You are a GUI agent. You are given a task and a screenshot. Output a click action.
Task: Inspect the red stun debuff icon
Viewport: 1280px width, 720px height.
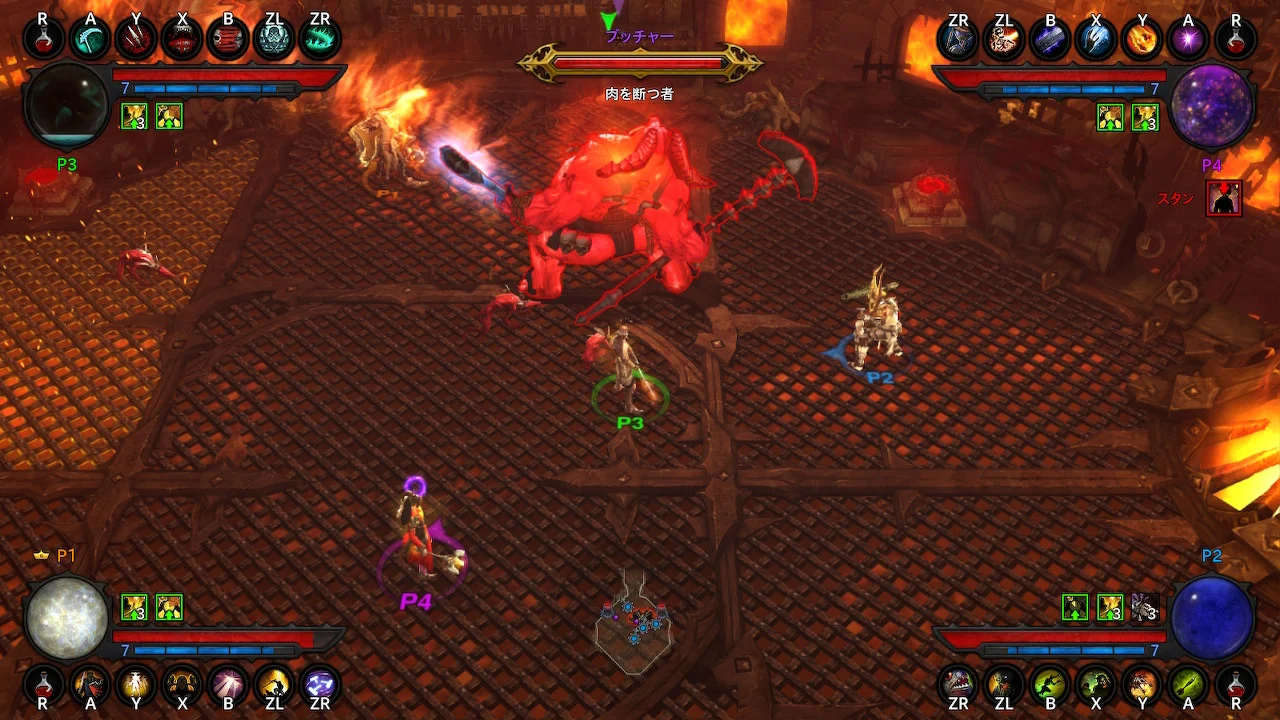coord(1223,198)
